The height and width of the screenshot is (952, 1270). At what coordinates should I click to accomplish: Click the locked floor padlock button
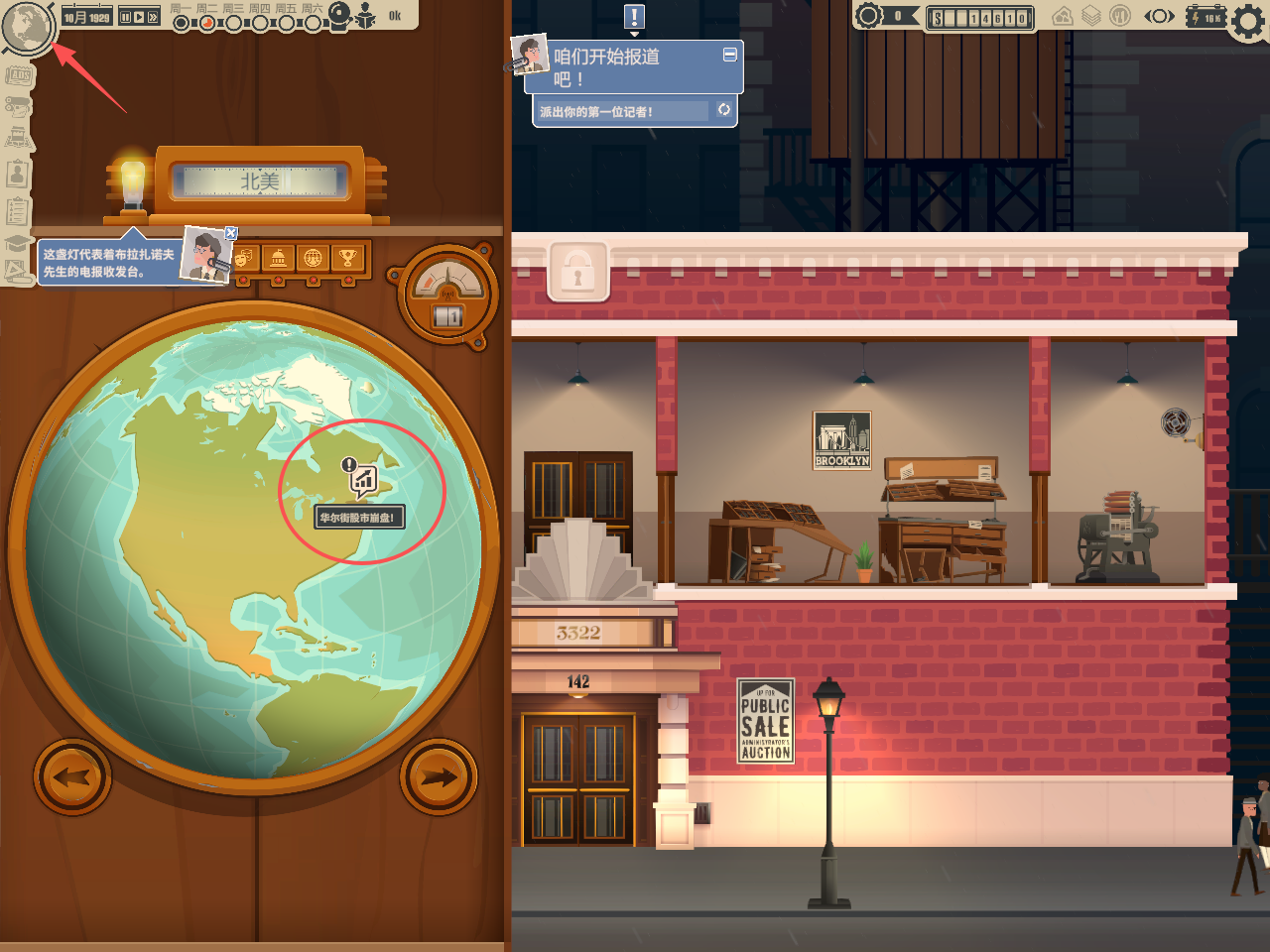(x=577, y=271)
